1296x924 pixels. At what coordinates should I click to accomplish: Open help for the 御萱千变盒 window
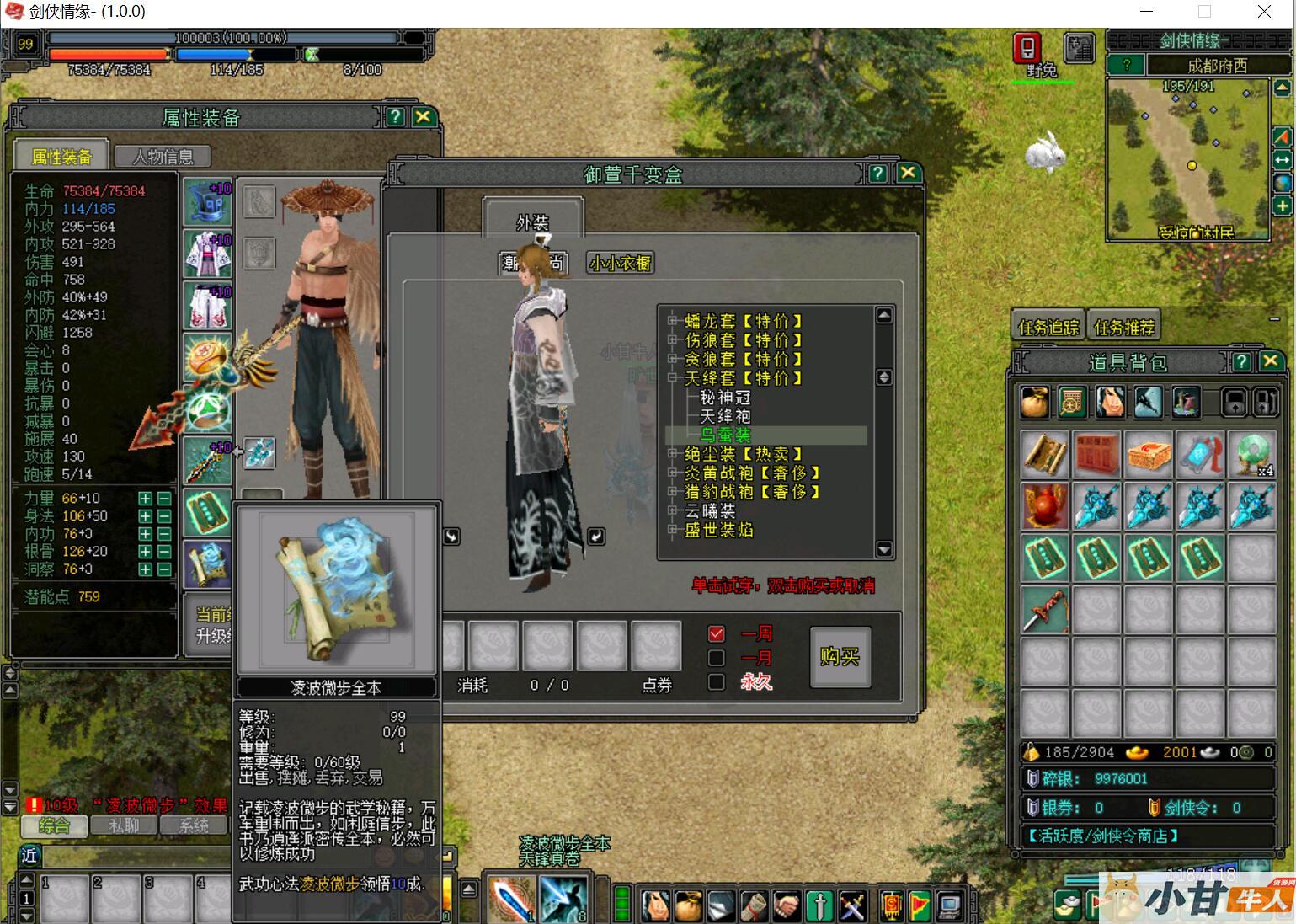point(877,173)
